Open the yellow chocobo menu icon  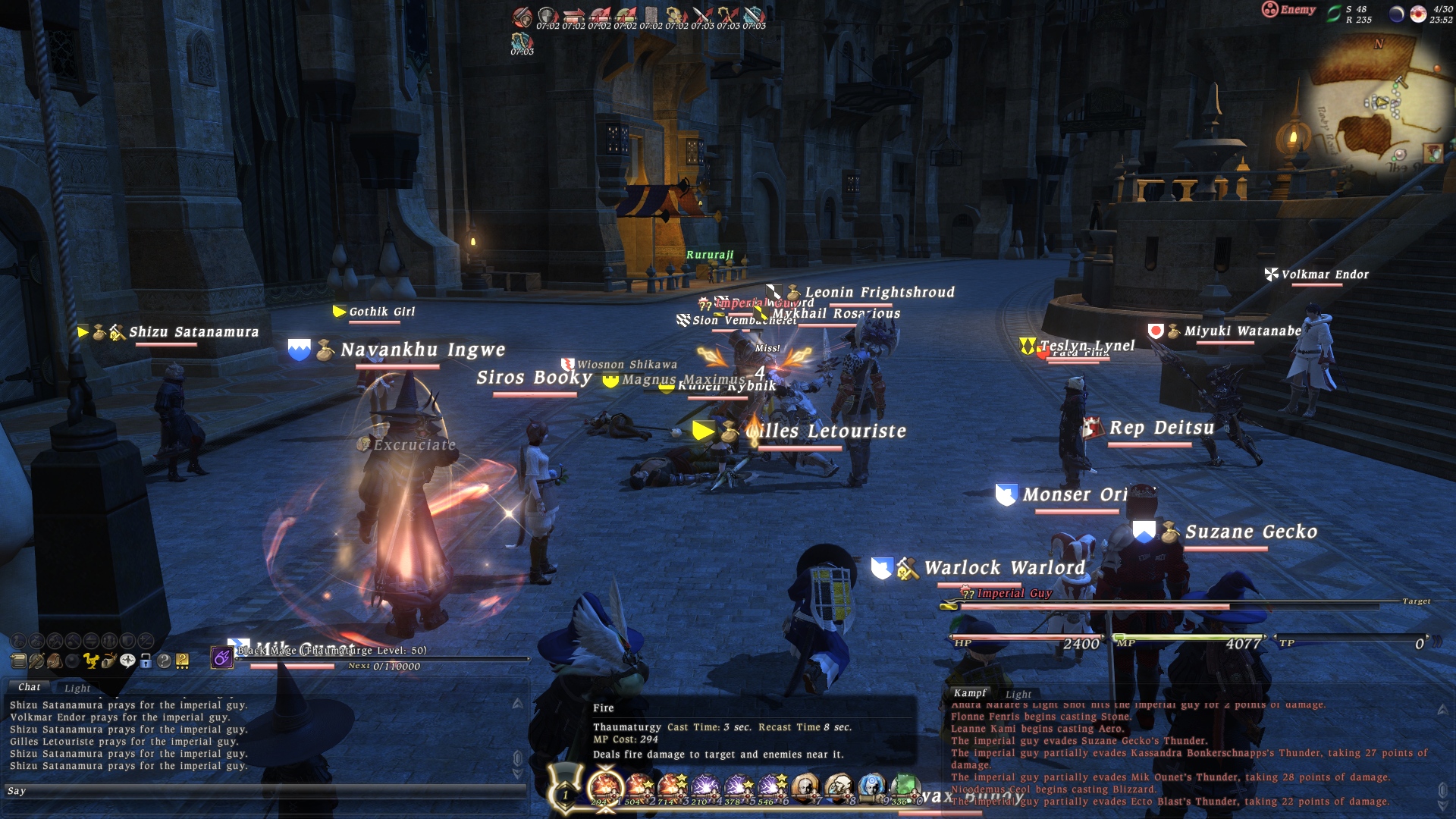point(91,661)
